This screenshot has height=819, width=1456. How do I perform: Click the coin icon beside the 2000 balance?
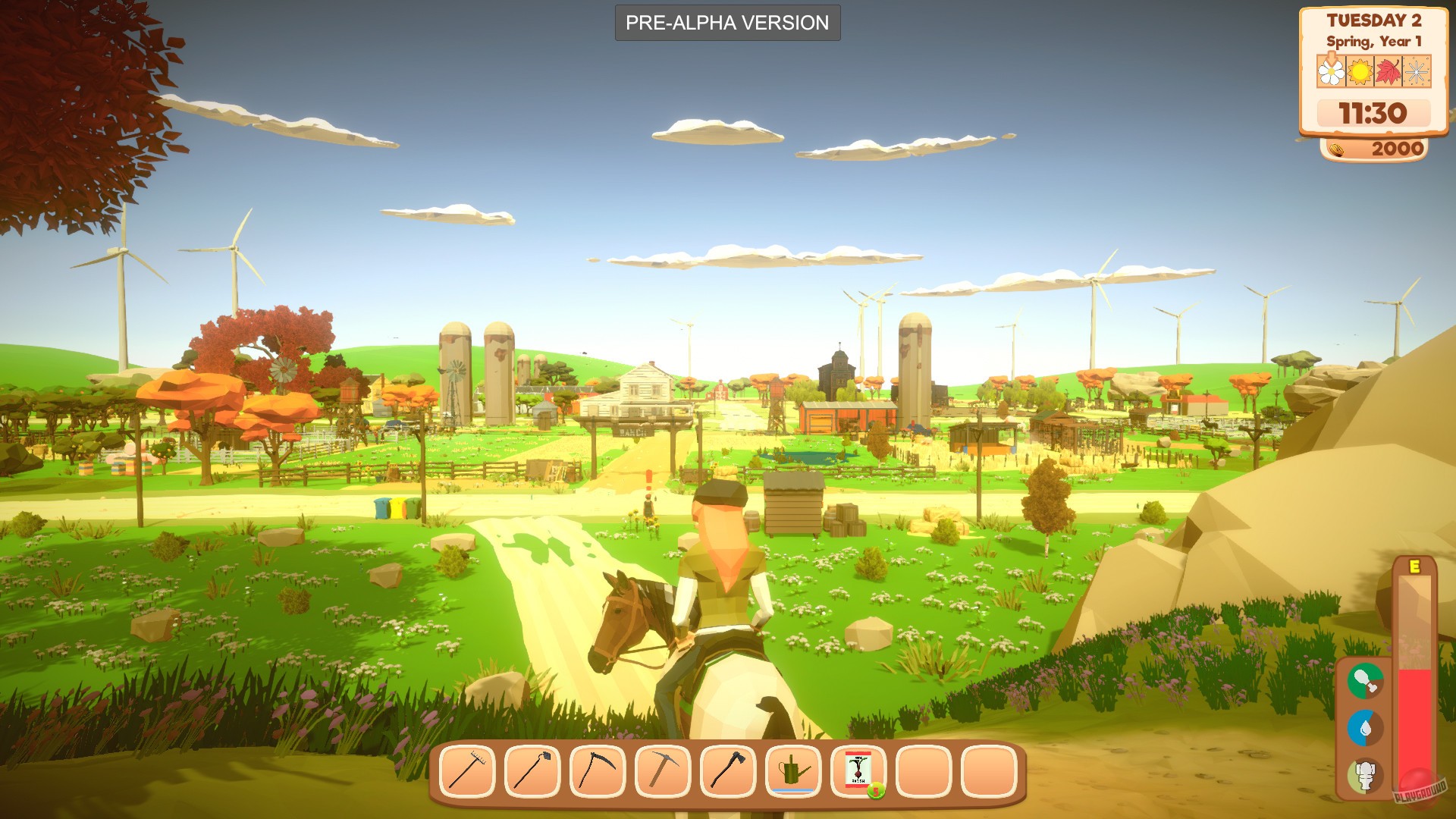tap(1337, 149)
